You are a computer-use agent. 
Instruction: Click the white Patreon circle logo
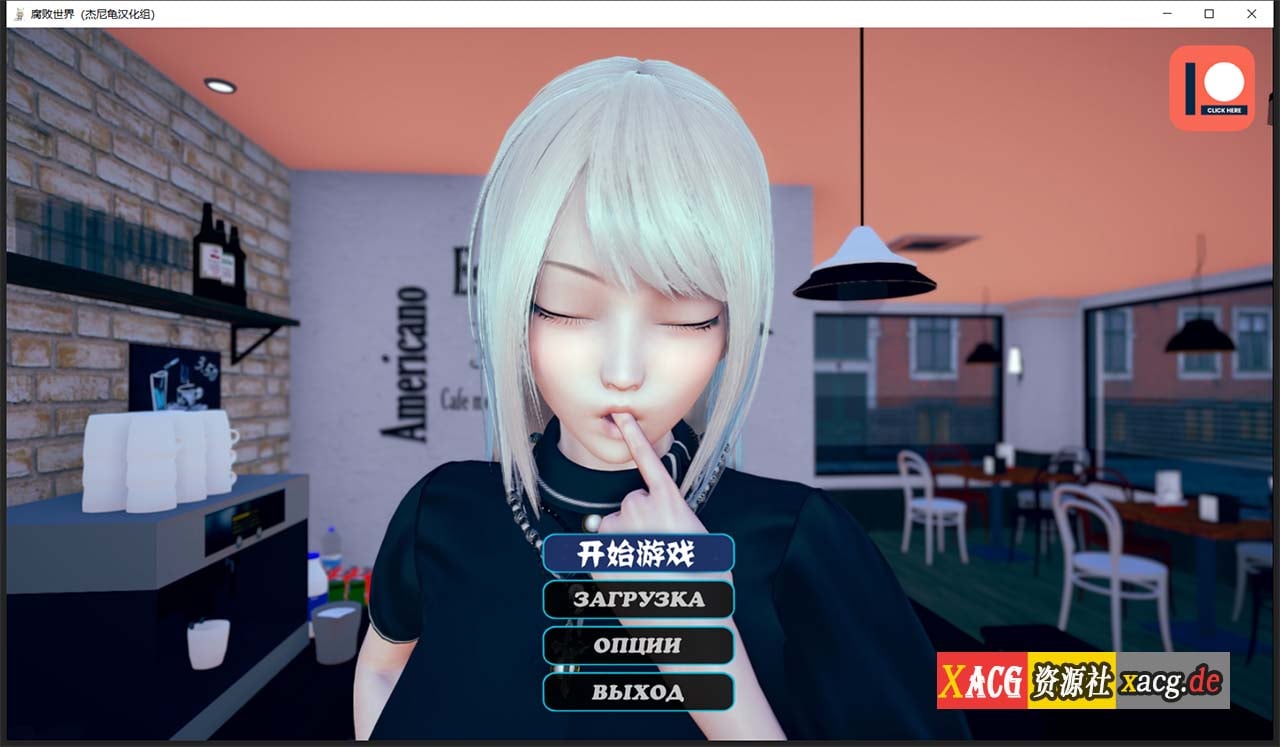click(x=1225, y=81)
